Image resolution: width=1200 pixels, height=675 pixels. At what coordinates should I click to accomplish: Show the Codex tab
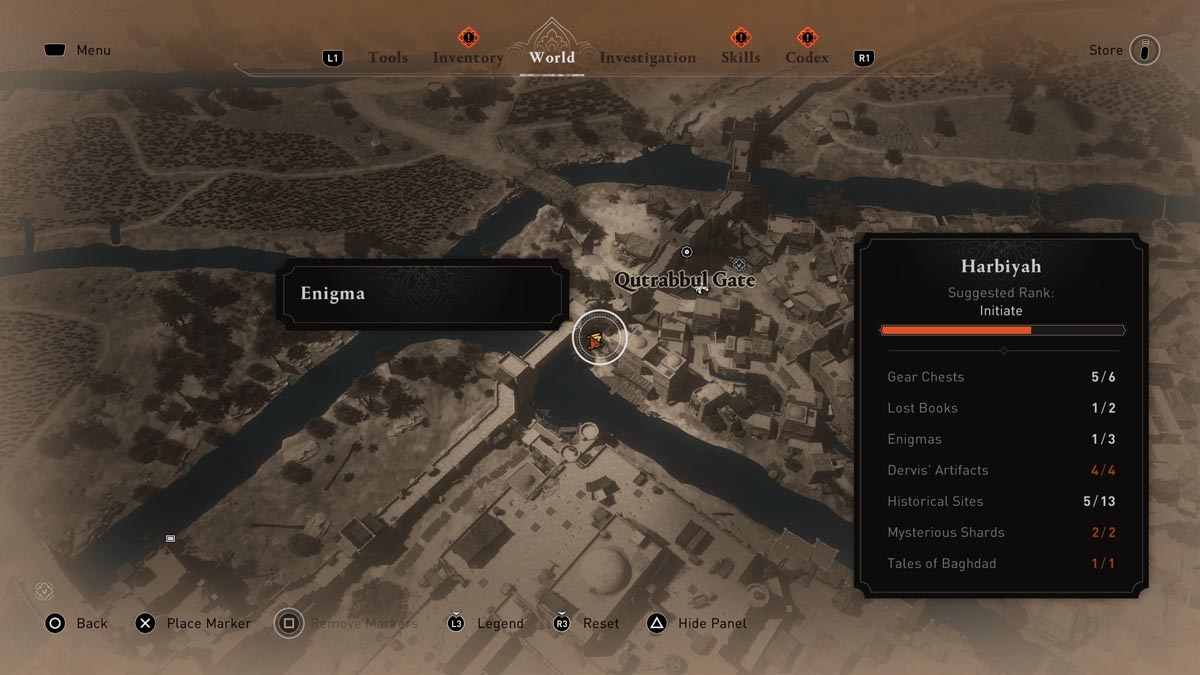pyautogui.click(x=807, y=58)
